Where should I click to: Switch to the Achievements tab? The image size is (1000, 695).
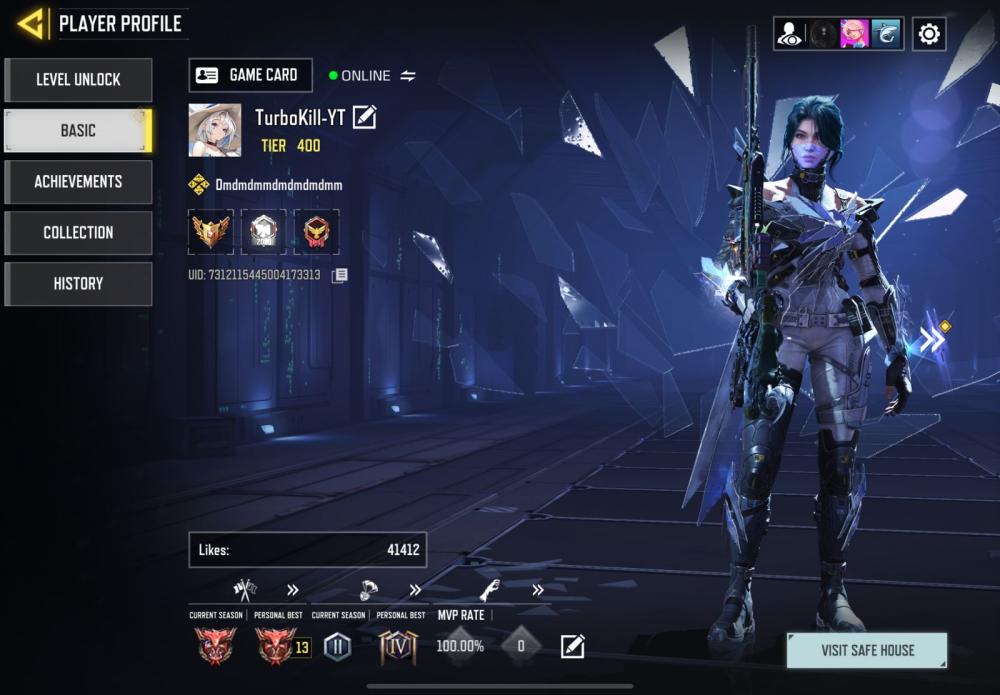[x=78, y=182]
